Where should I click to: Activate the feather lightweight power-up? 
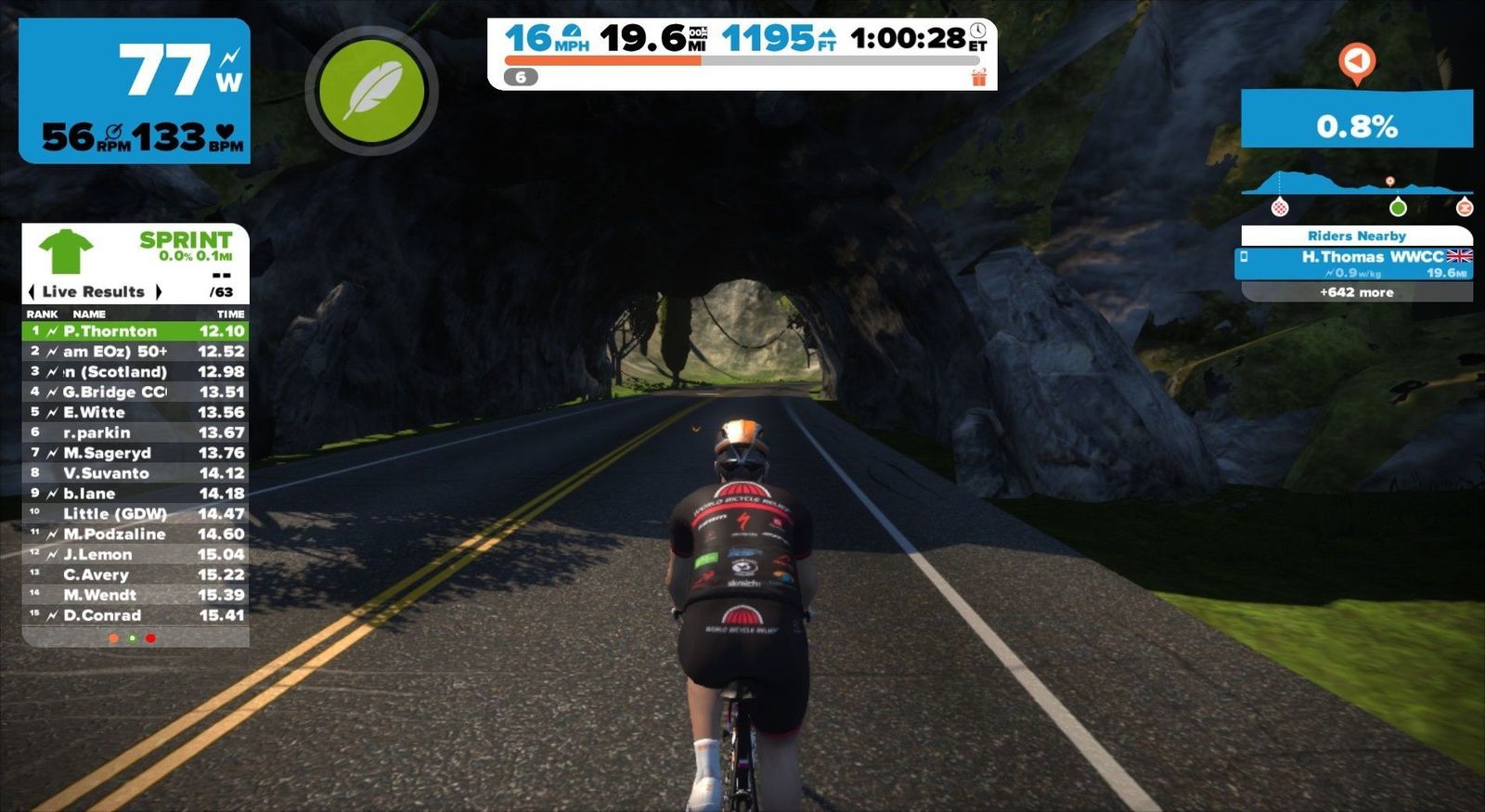pos(371,90)
